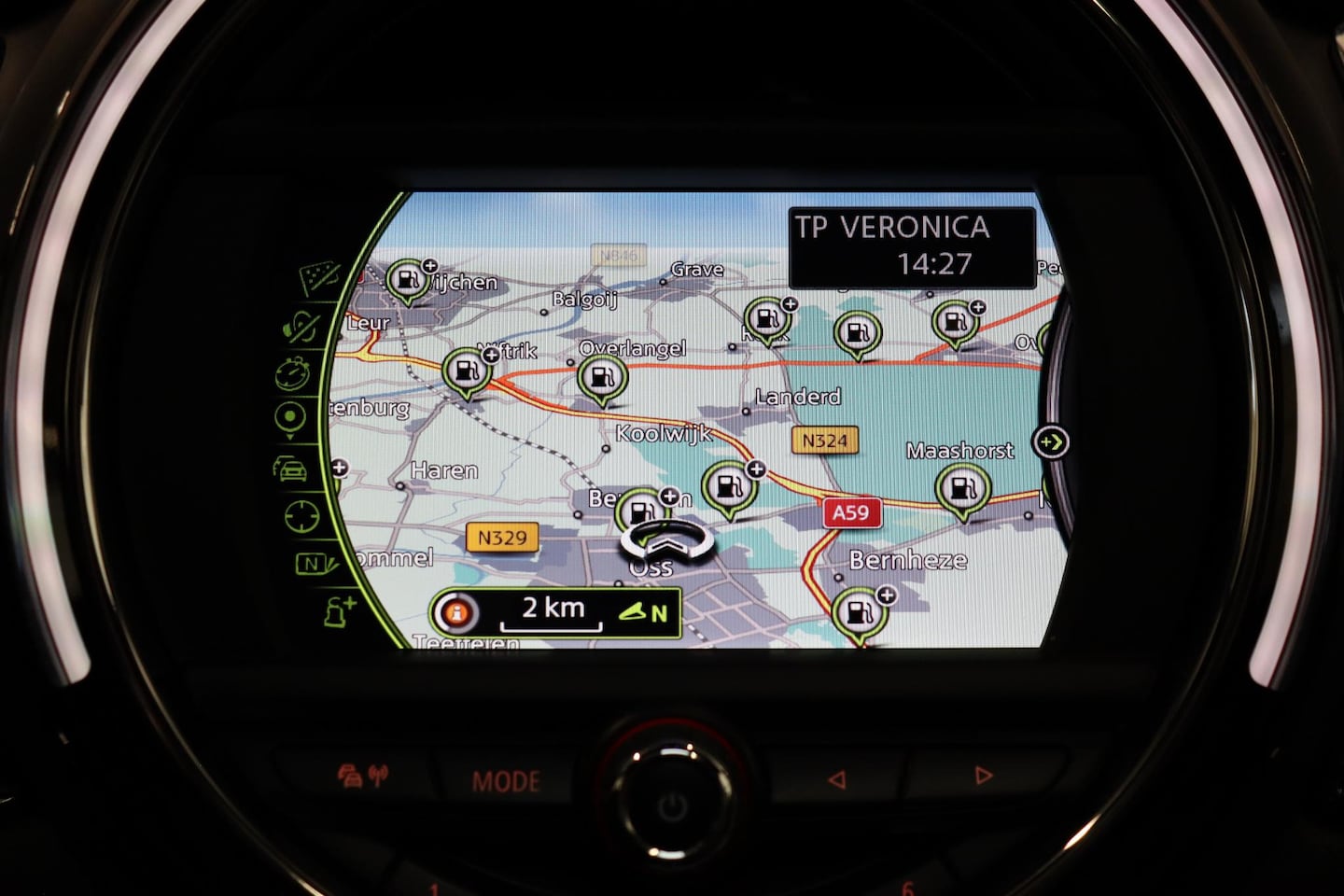Image resolution: width=1344 pixels, height=896 pixels.
Task: Select the A59 road sign on the map
Action: click(851, 511)
